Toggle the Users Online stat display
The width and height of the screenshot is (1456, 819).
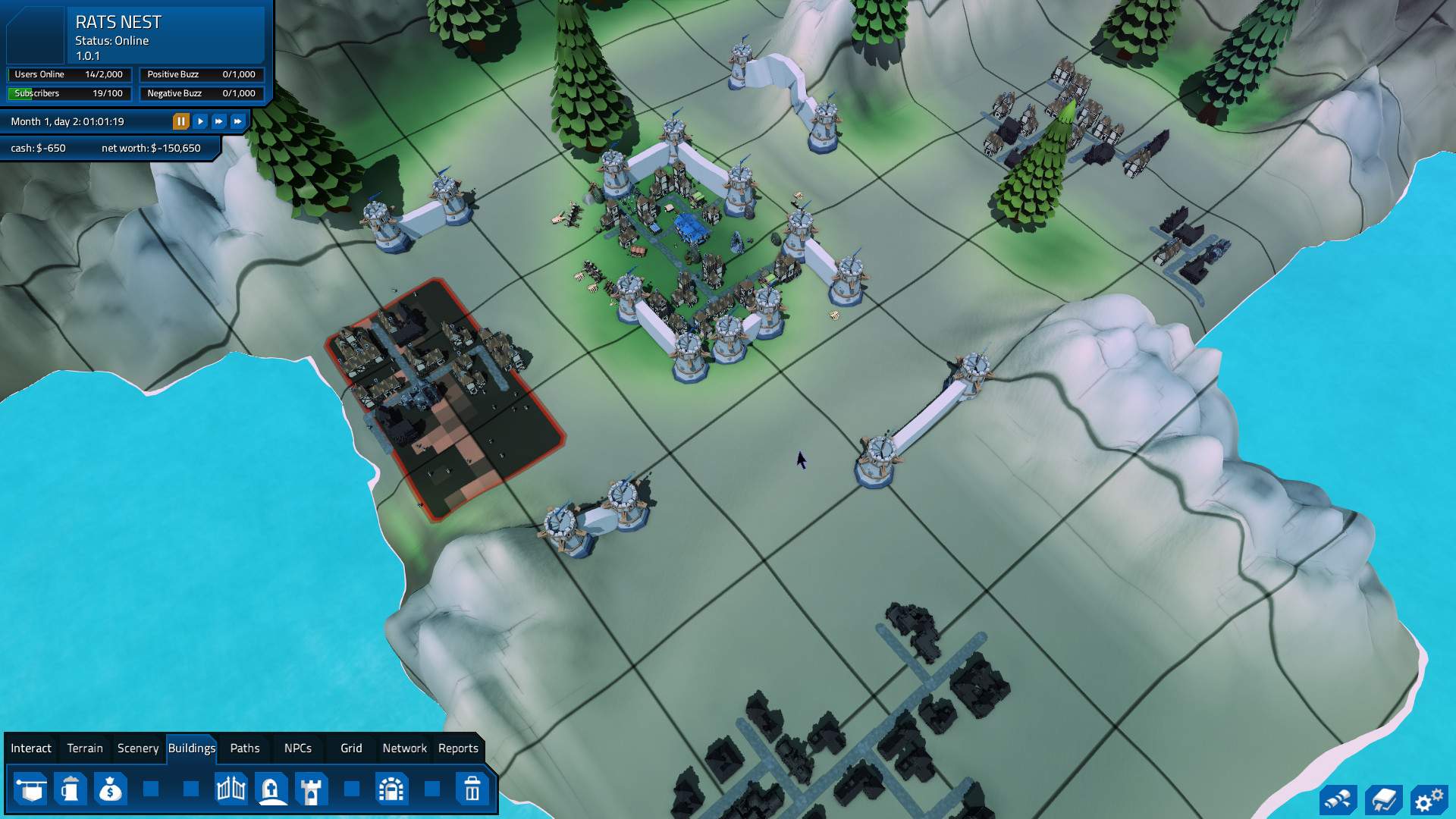(x=68, y=74)
